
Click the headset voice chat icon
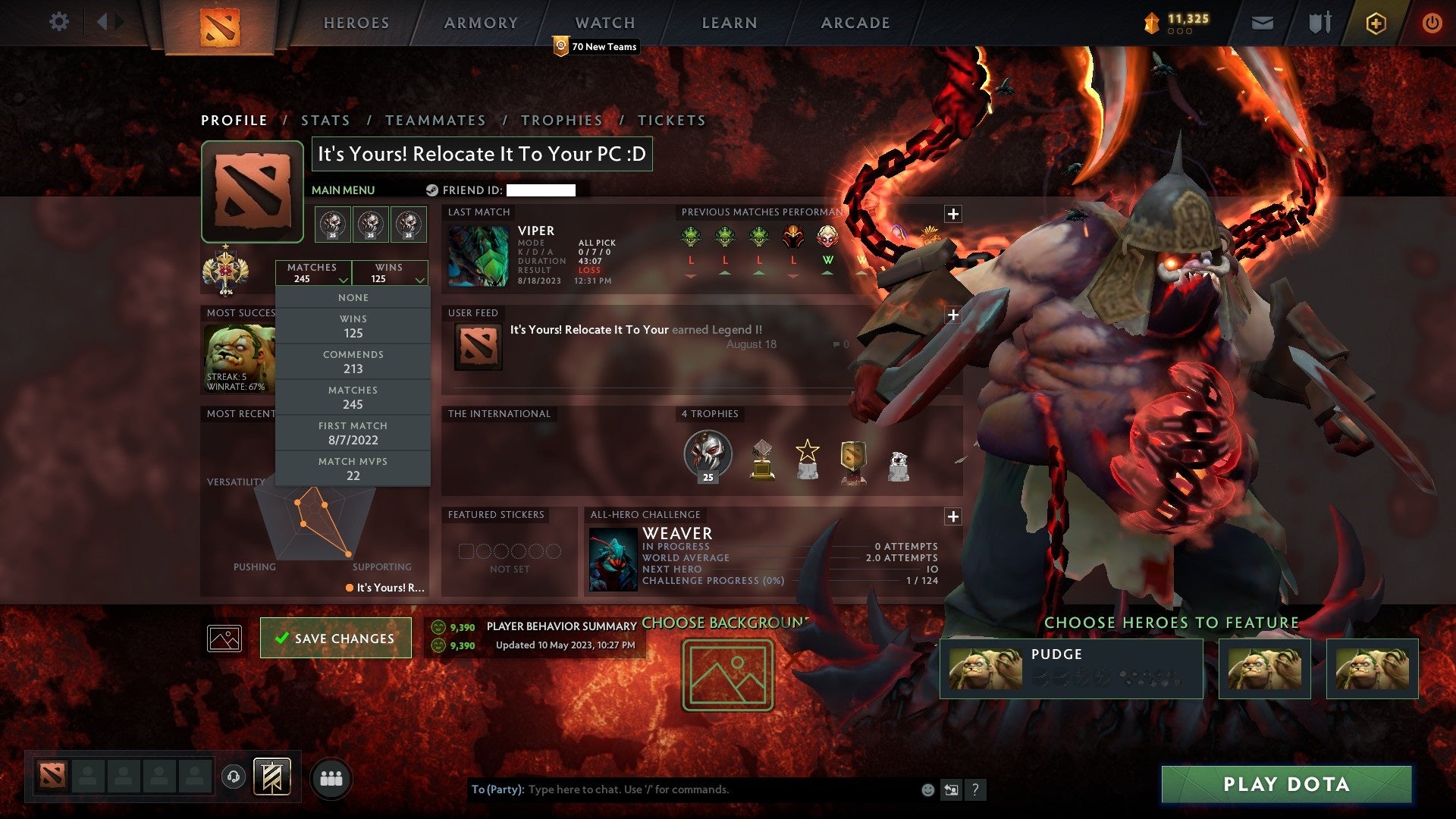point(232,775)
